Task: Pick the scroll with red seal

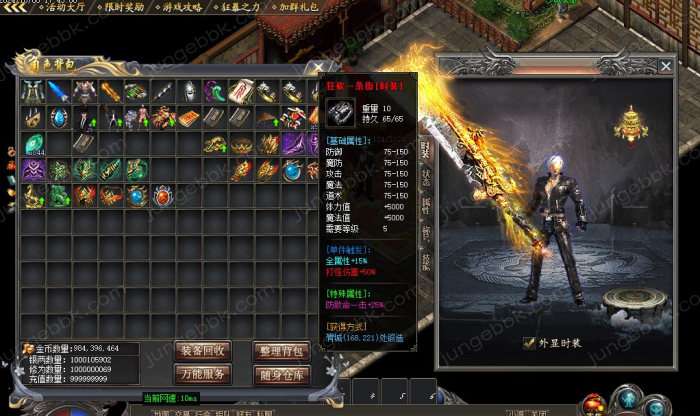Action: (242, 92)
